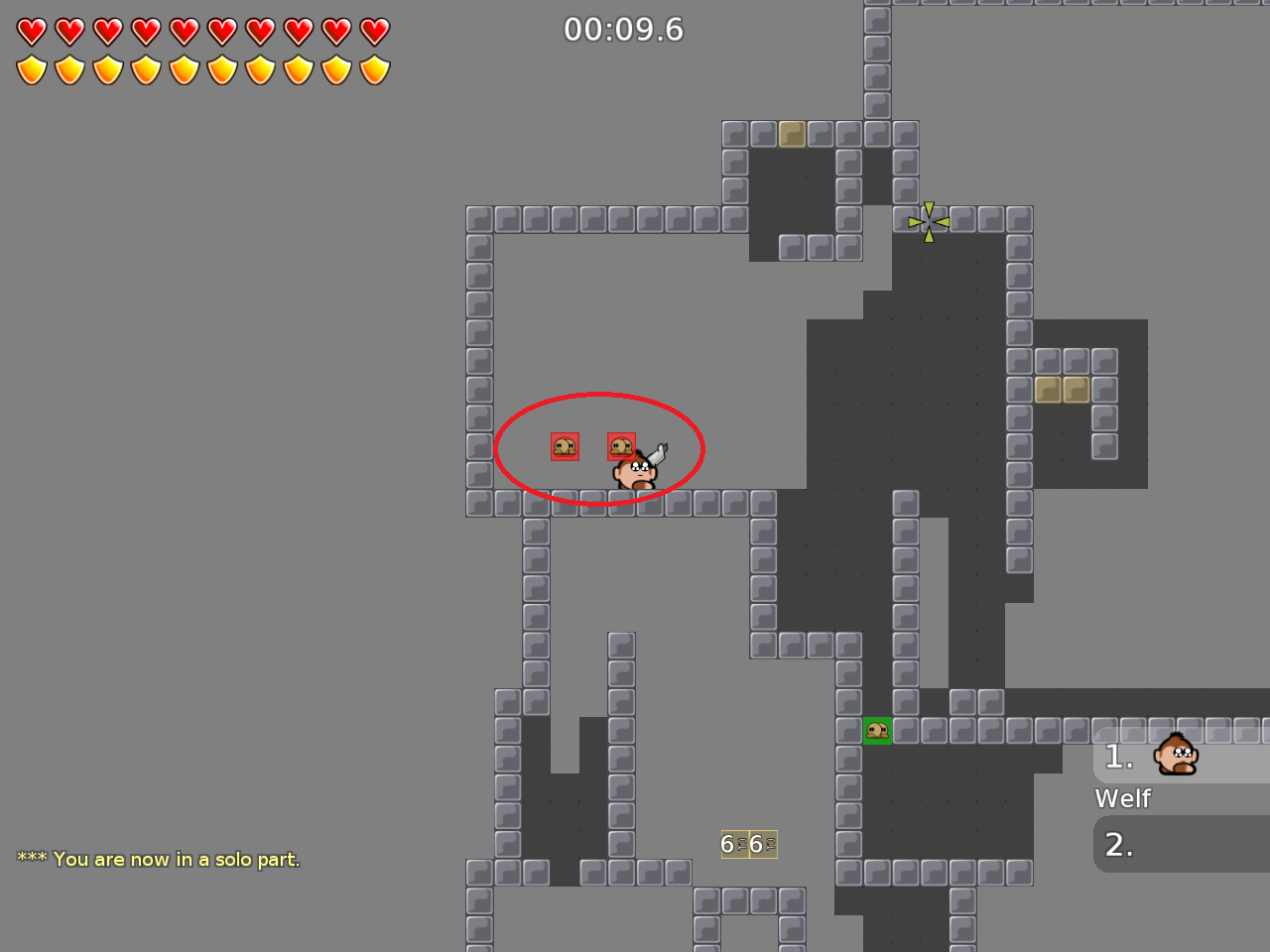The height and width of the screenshot is (952, 1270).
Task: Click Welf's monkey avatar on the scoreboard
Action: tap(1175, 756)
